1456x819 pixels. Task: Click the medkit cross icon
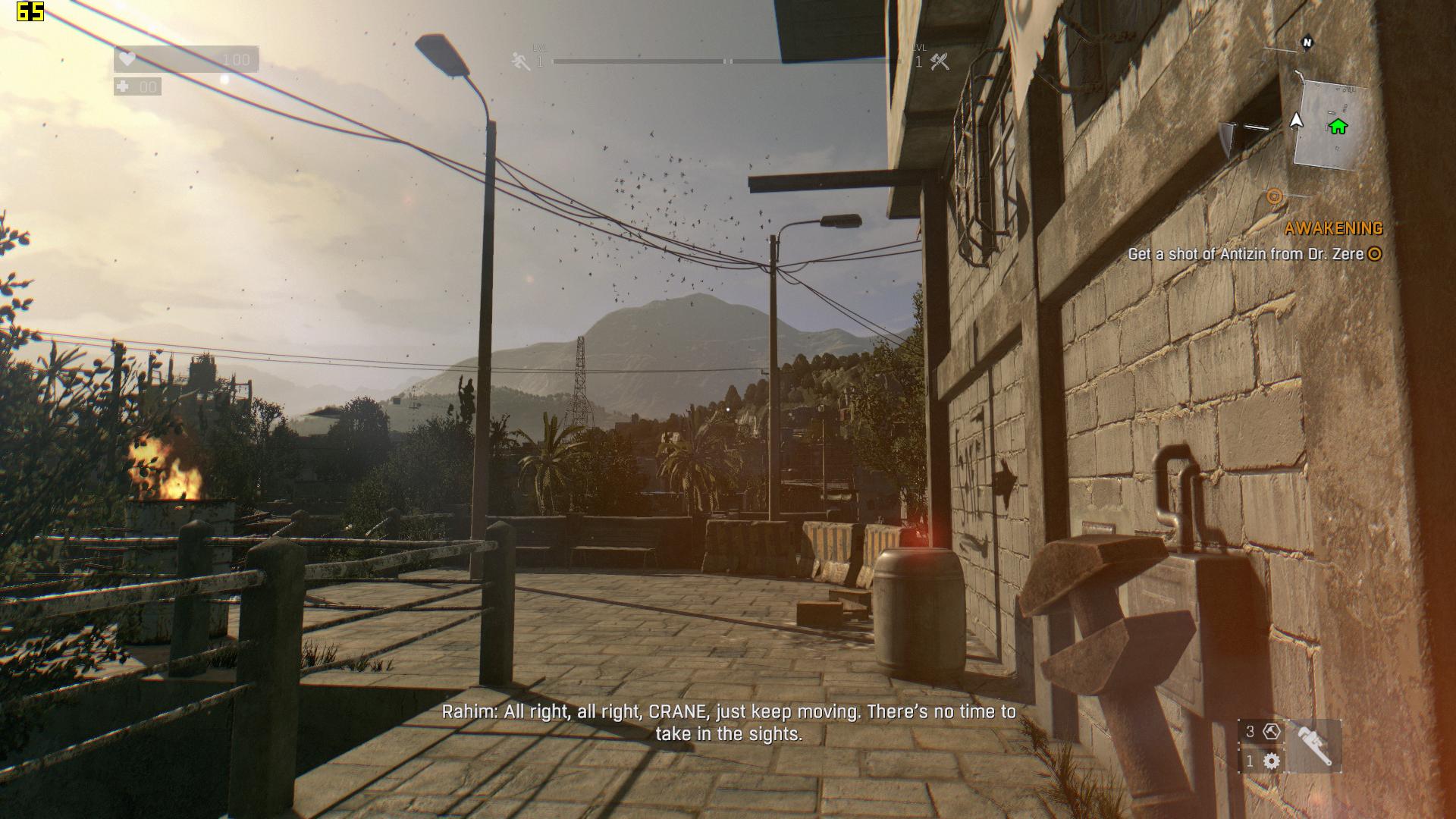click(x=123, y=86)
